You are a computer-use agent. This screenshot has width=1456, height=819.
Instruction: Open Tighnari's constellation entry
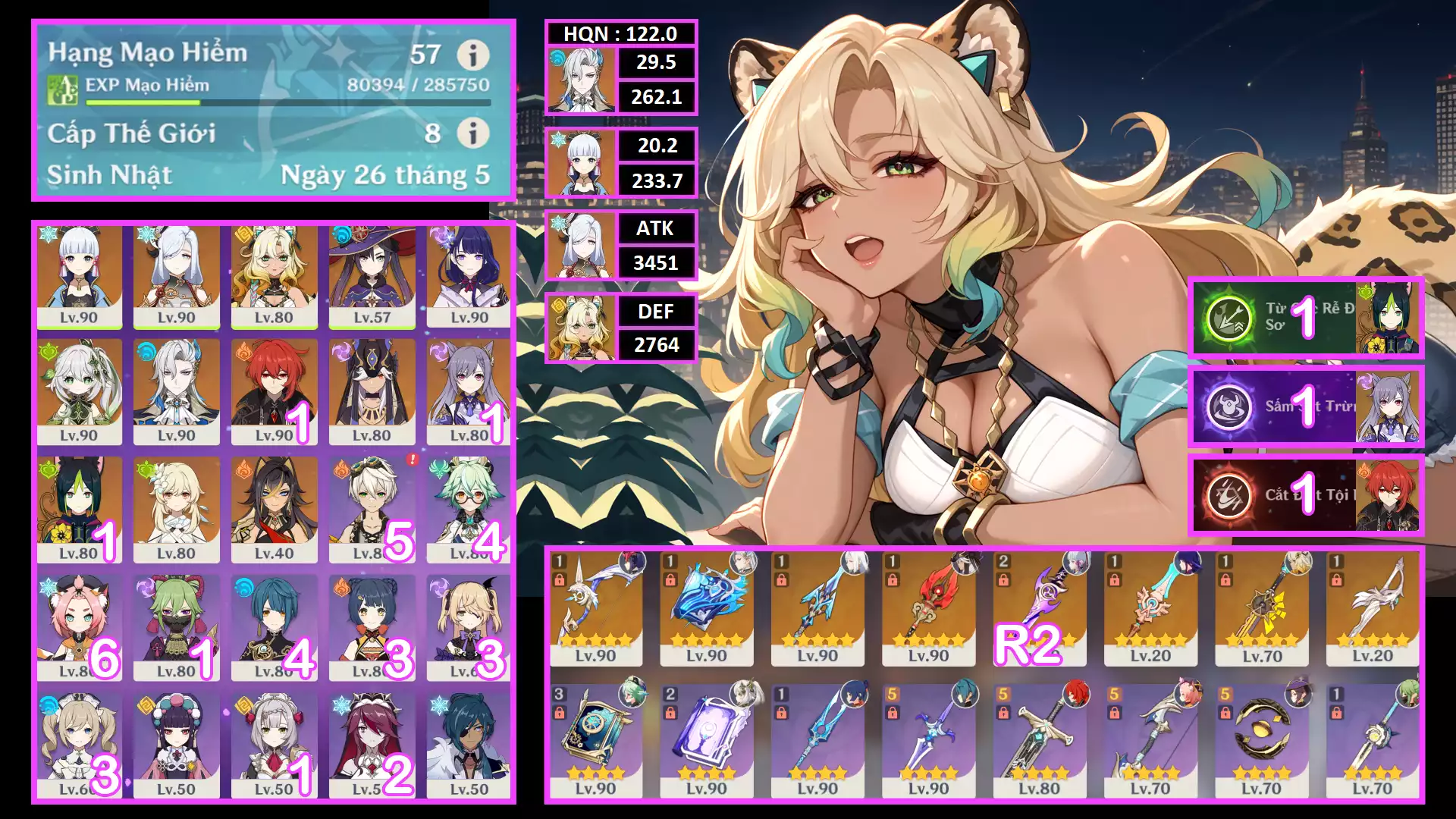[1306, 318]
